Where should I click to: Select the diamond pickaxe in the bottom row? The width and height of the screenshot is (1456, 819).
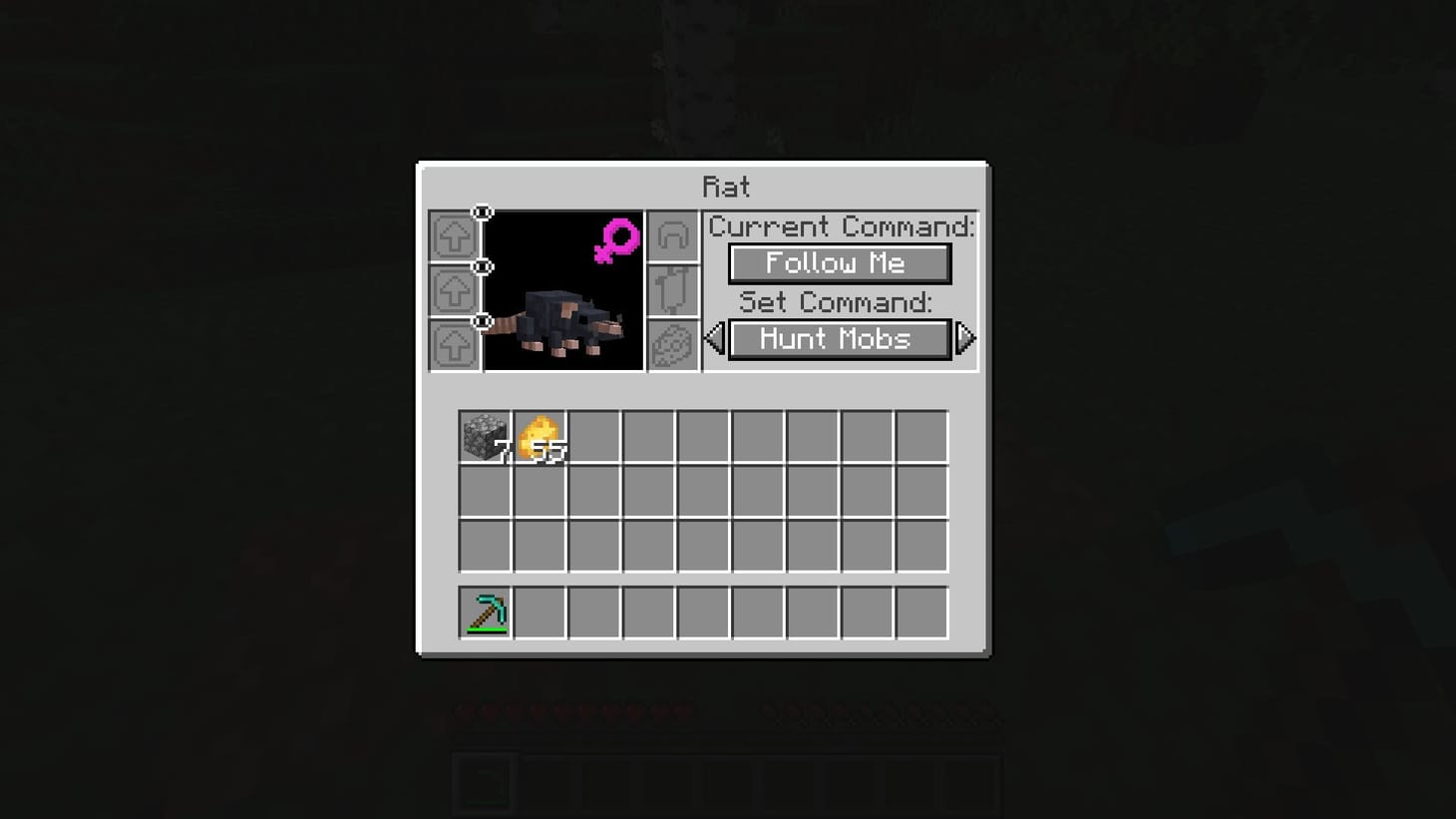pos(485,612)
